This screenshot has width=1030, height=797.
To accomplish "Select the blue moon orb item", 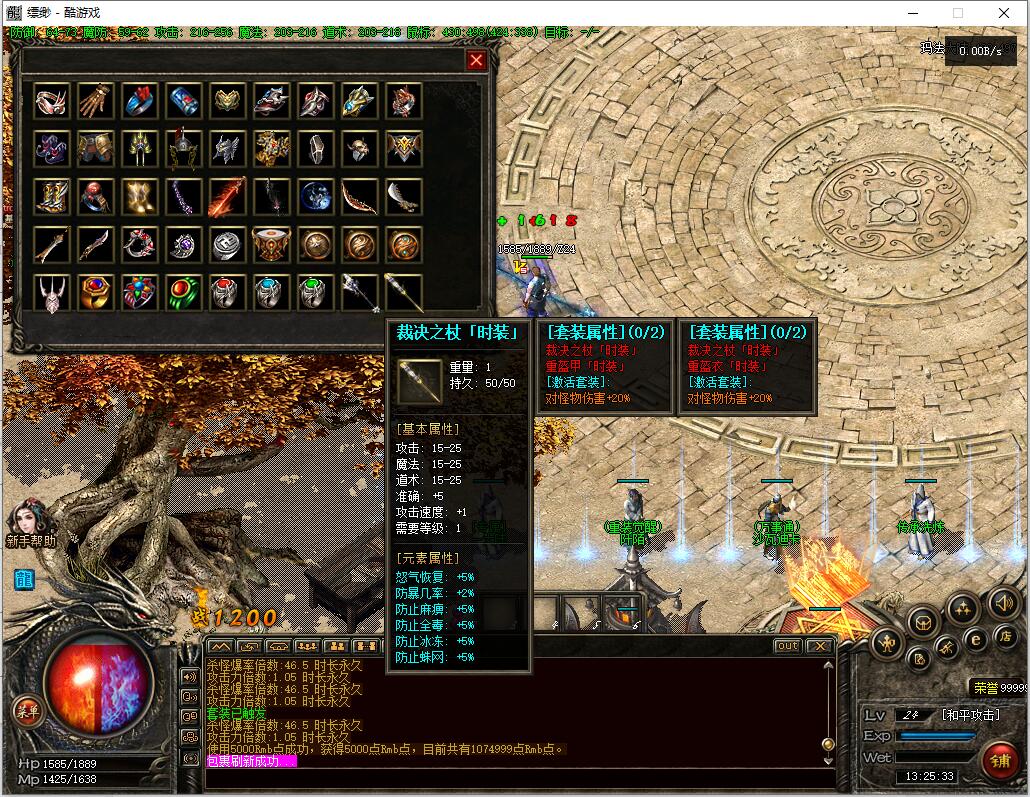I will tap(316, 196).
